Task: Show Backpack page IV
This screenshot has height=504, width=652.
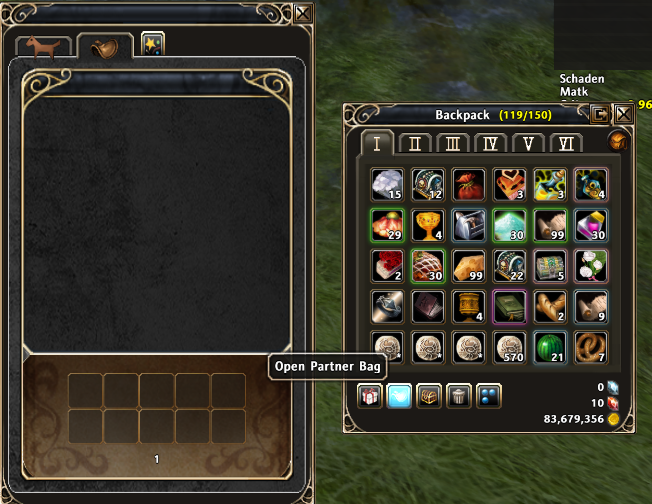Action: [x=491, y=143]
